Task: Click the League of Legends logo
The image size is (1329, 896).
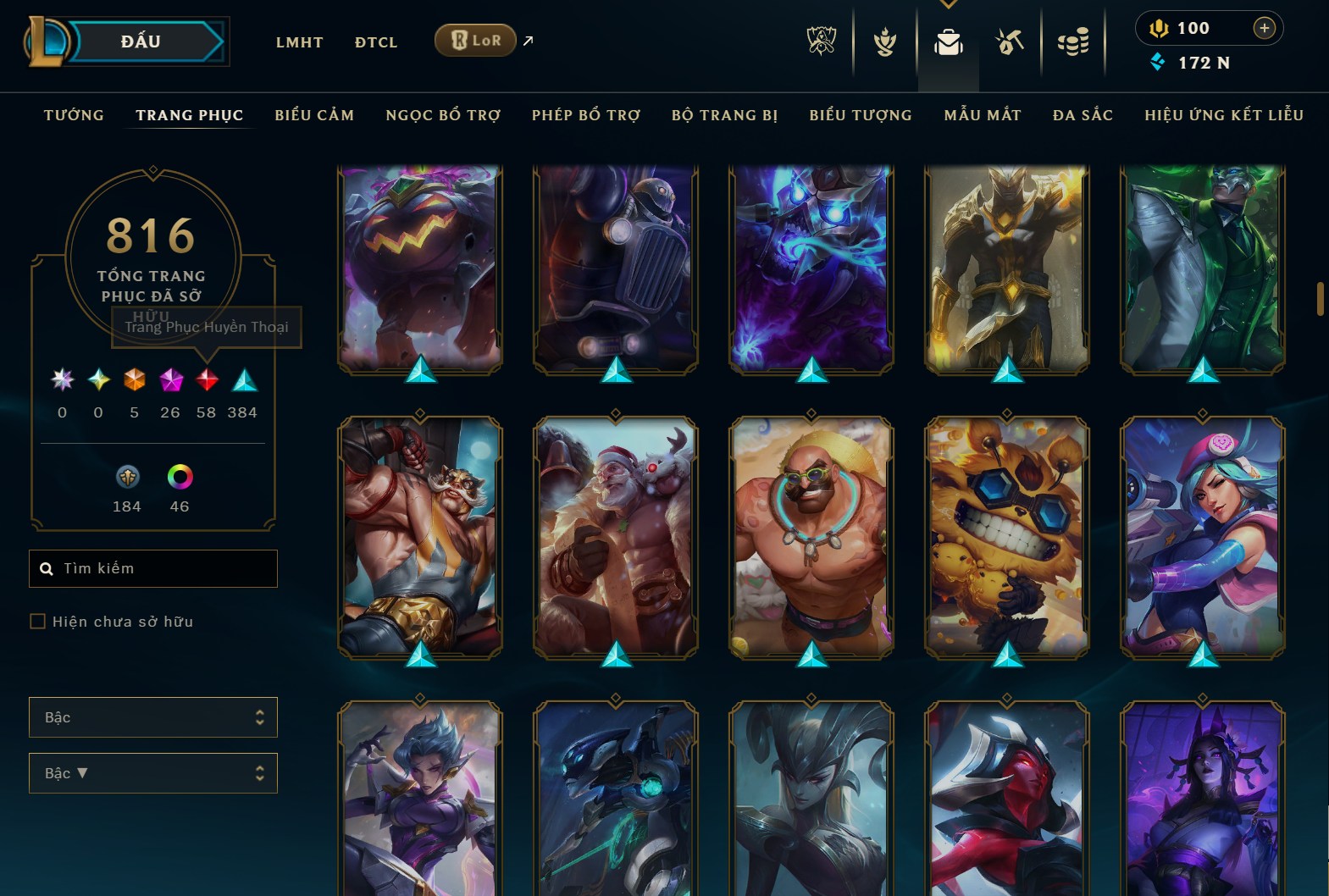Action: pyautogui.click(x=51, y=40)
